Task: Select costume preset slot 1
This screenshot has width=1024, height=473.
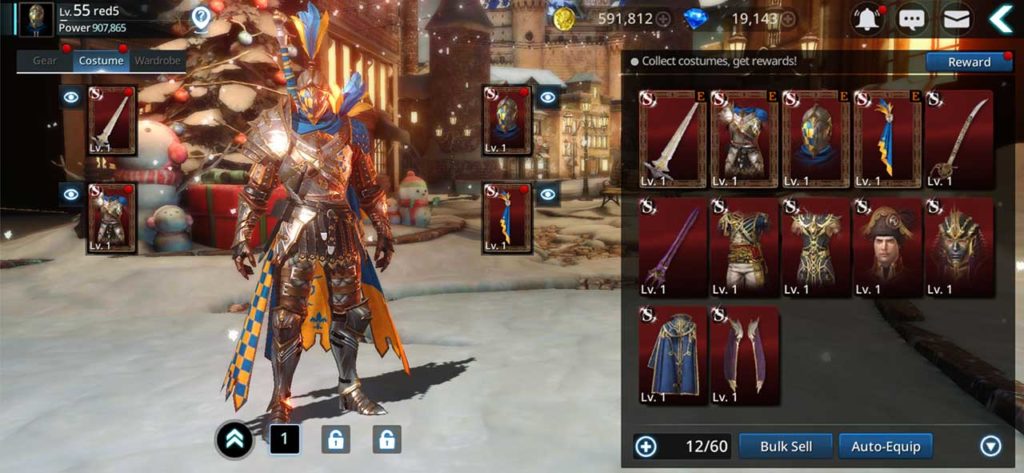Action: coord(283,438)
